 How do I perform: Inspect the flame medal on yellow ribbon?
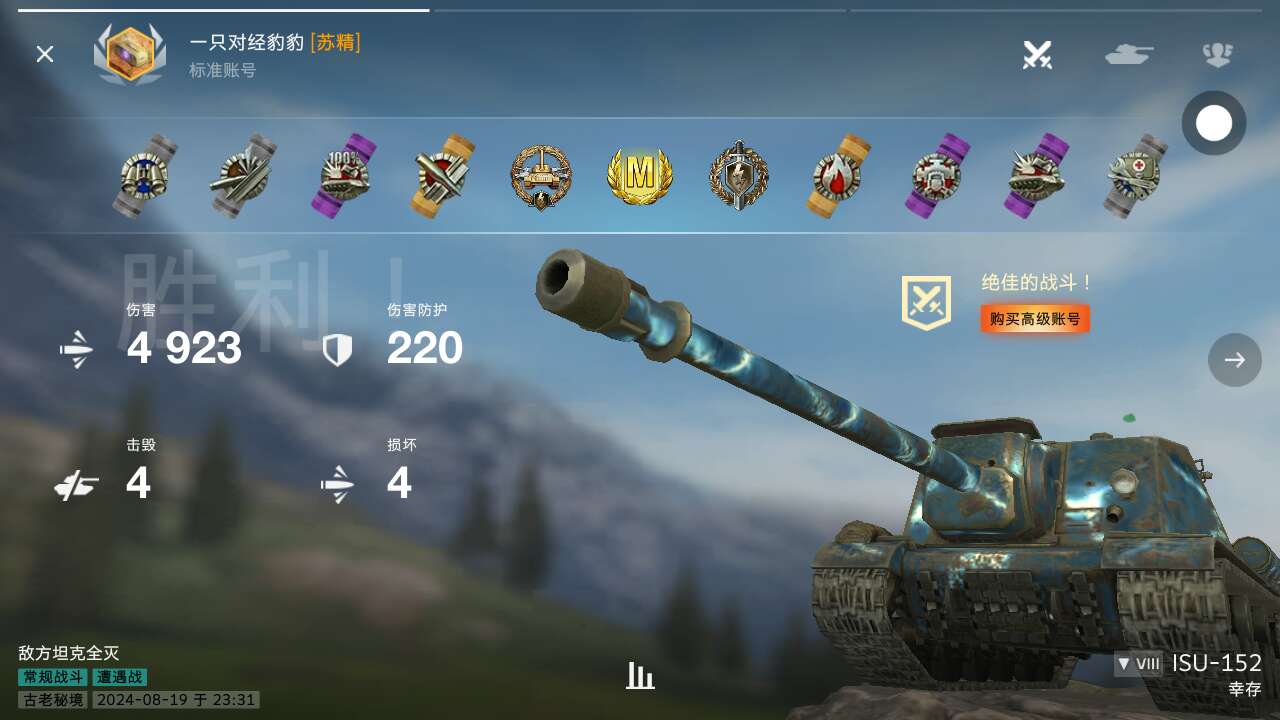(838, 176)
